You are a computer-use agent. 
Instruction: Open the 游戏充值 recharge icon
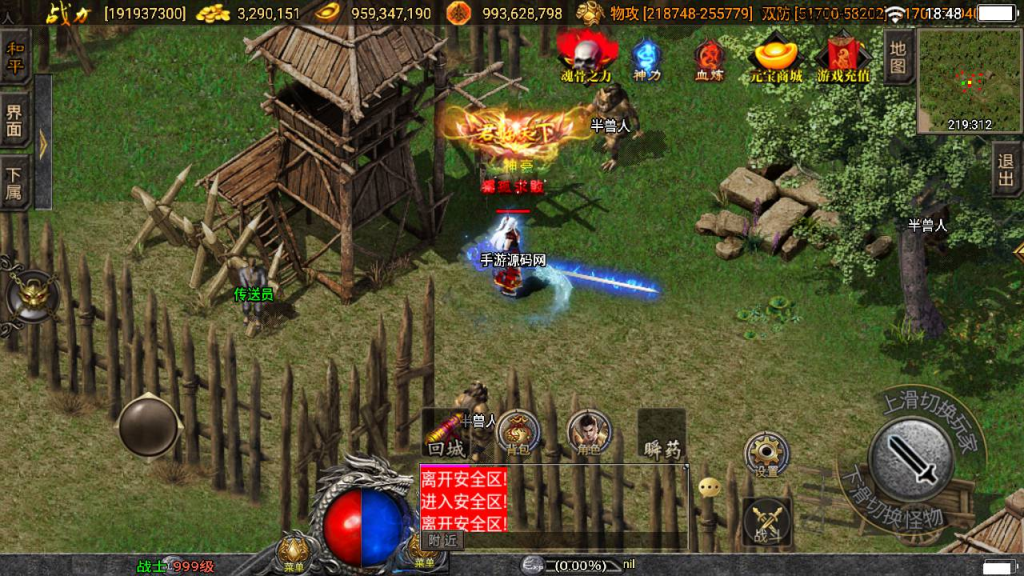pos(843,58)
